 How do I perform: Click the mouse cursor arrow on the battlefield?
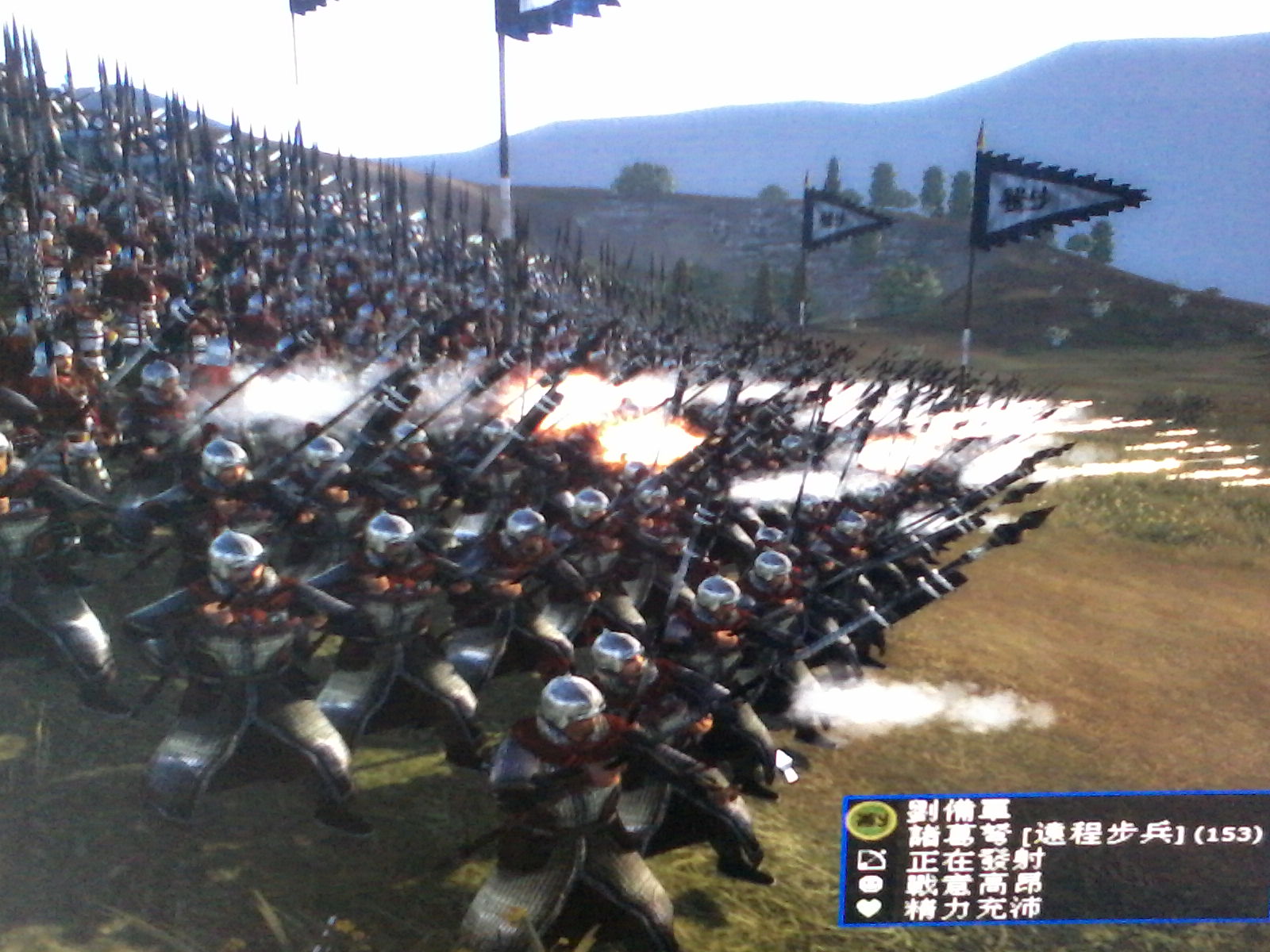pyautogui.click(x=786, y=762)
